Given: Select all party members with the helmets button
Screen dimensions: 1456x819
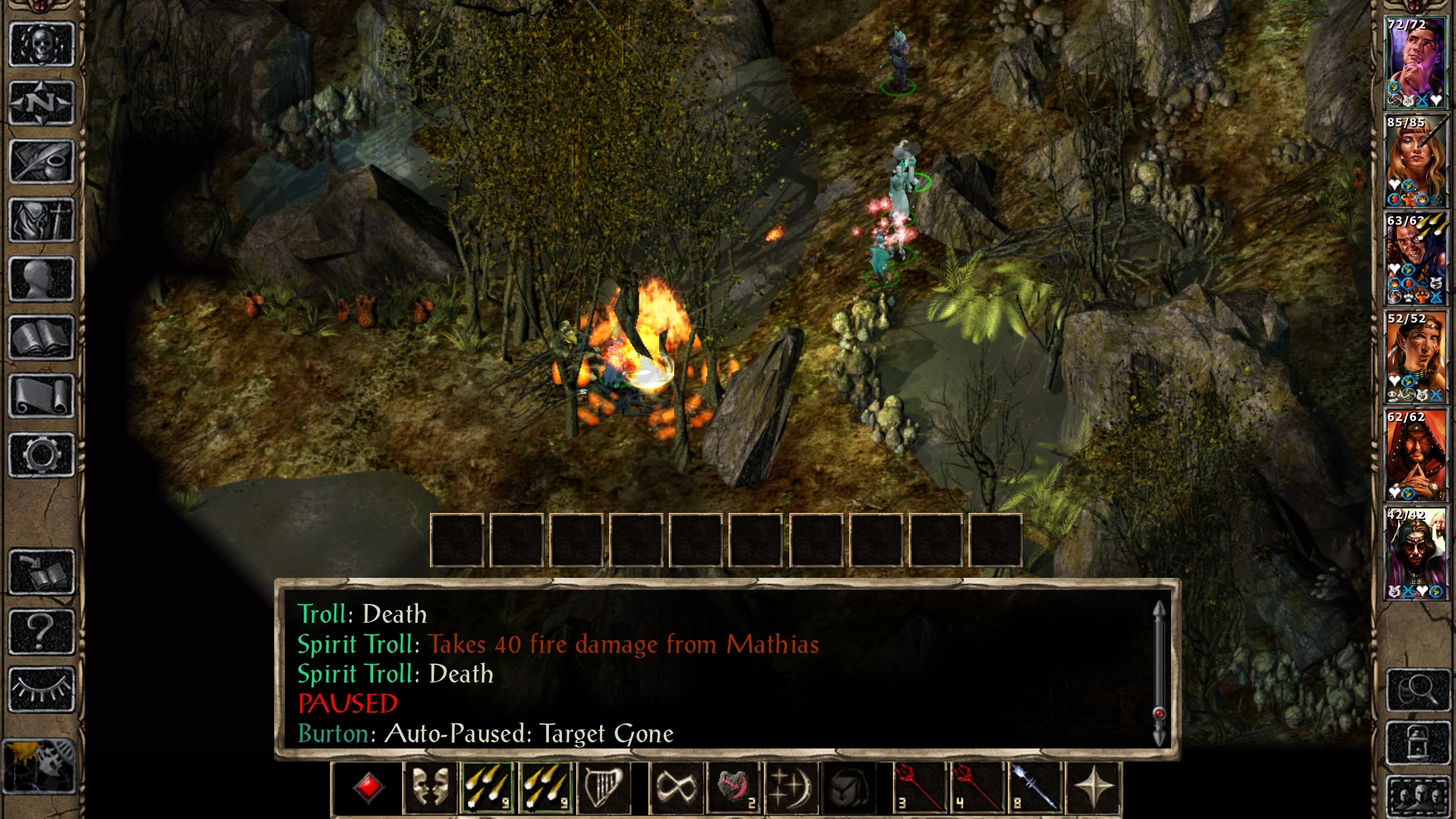Looking at the screenshot, I should pos(1418,796).
